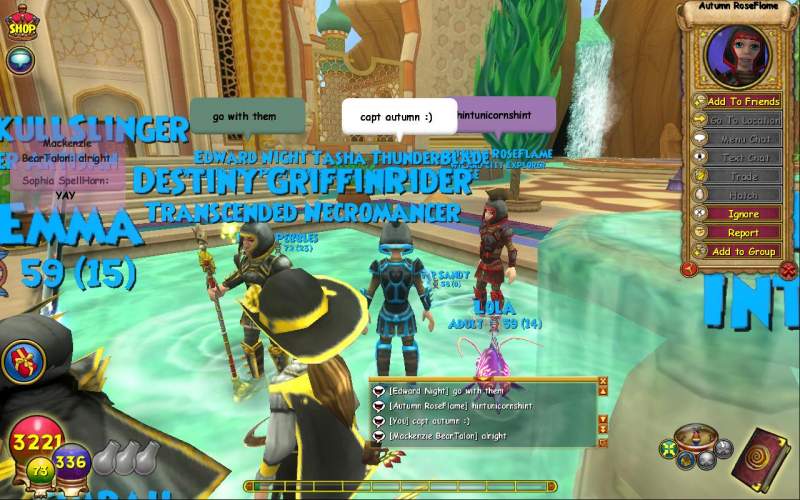Click the chat icon beside Edward Night's message
Viewport: 800px width, 500px height.
tap(378, 391)
